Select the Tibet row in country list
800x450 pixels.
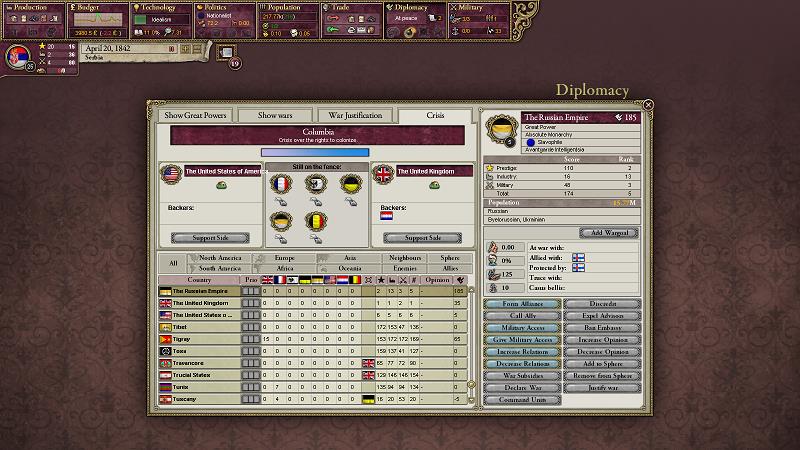point(200,327)
